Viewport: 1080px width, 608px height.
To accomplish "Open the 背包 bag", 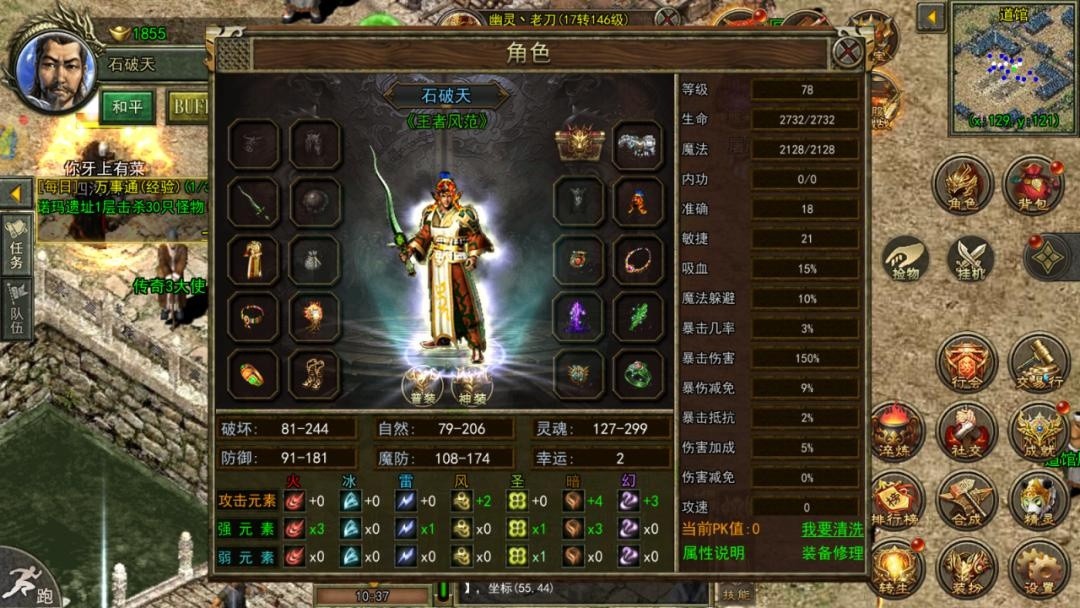I will point(1033,185).
